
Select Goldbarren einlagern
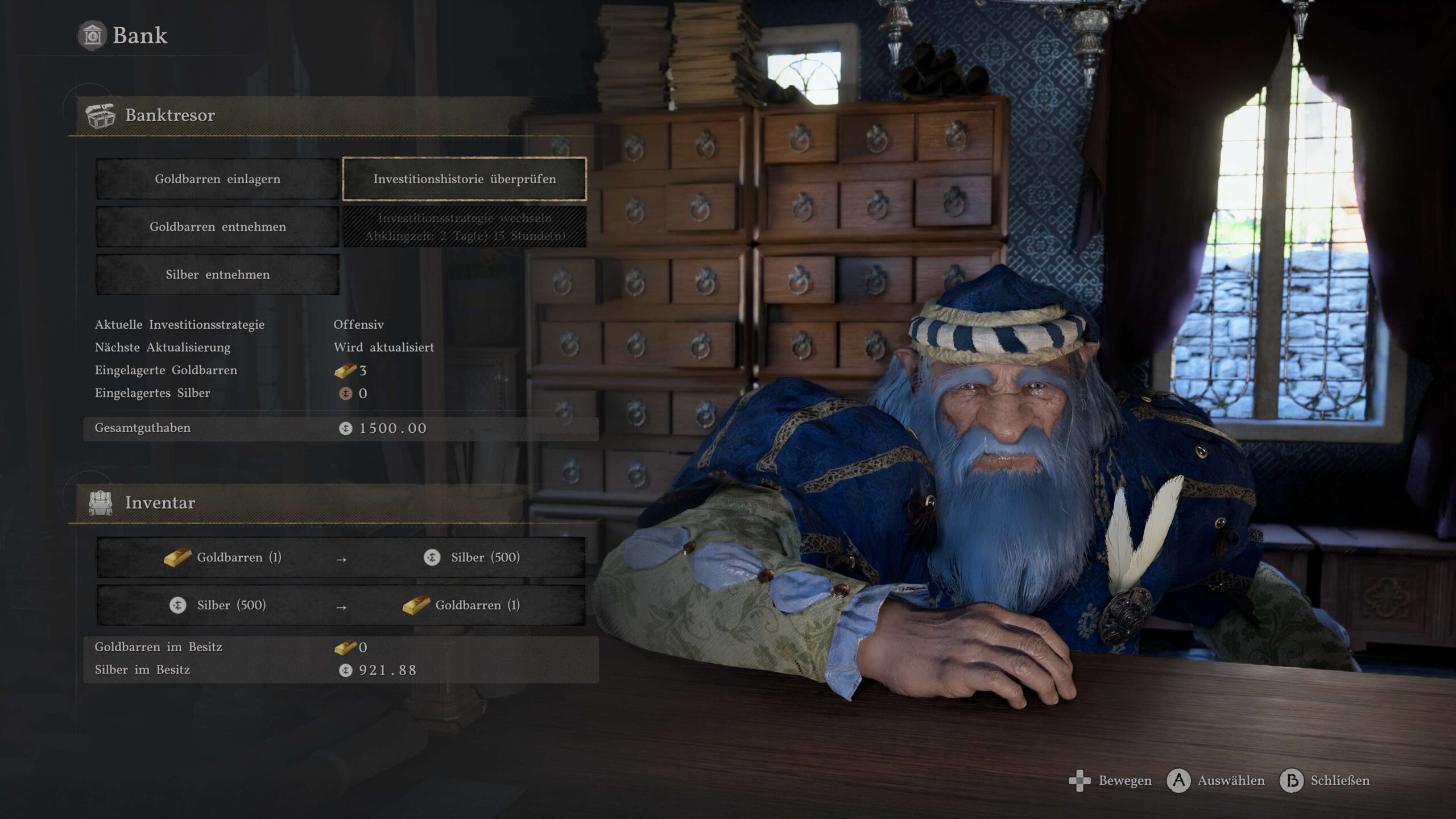(217, 179)
